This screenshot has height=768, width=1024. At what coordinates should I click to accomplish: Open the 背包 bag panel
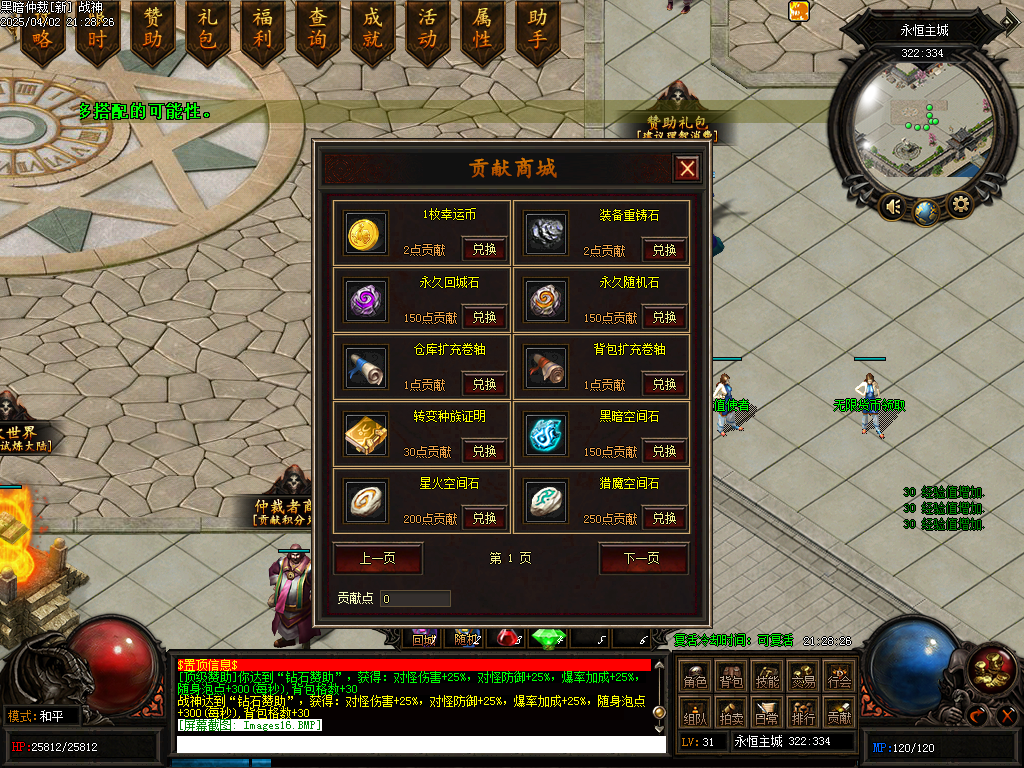(731, 679)
